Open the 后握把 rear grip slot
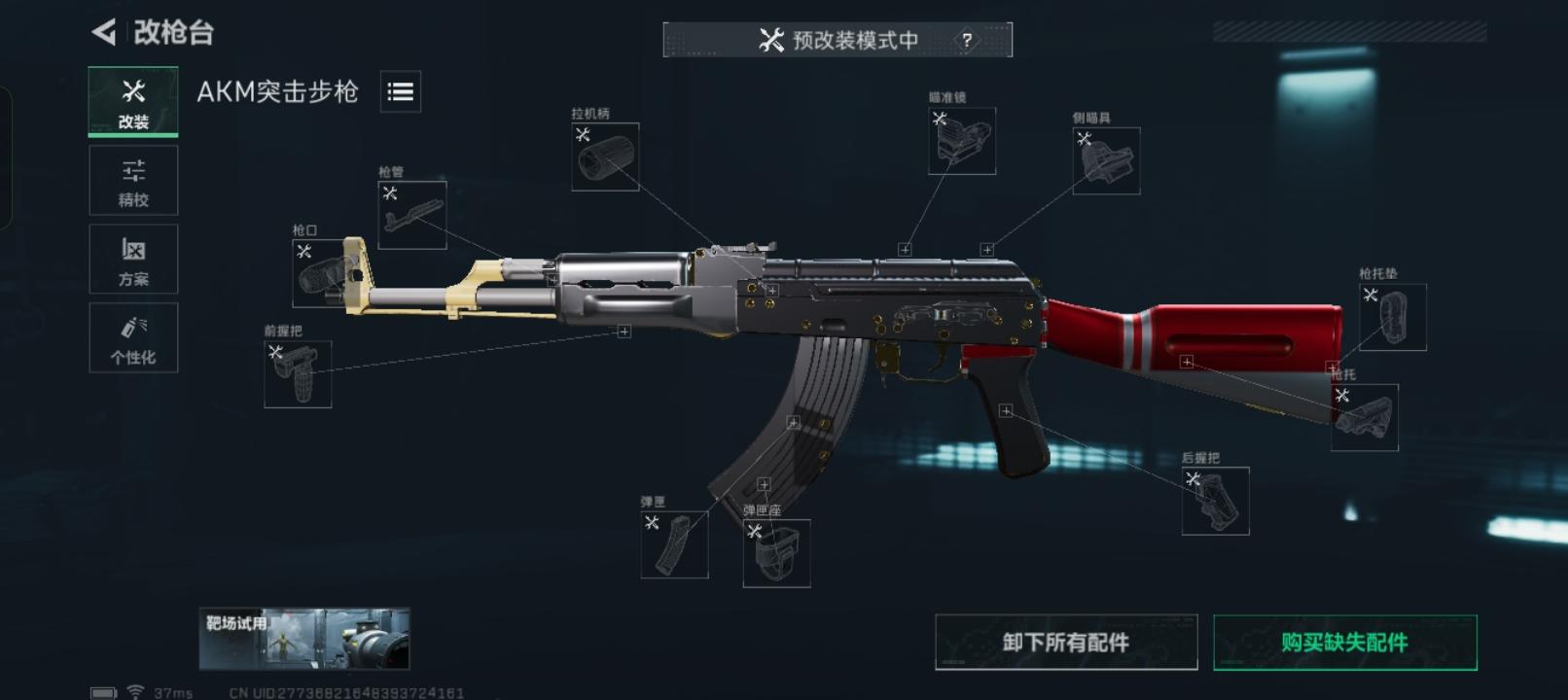This screenshot has height=700, width=1568. click(1217, 501)
